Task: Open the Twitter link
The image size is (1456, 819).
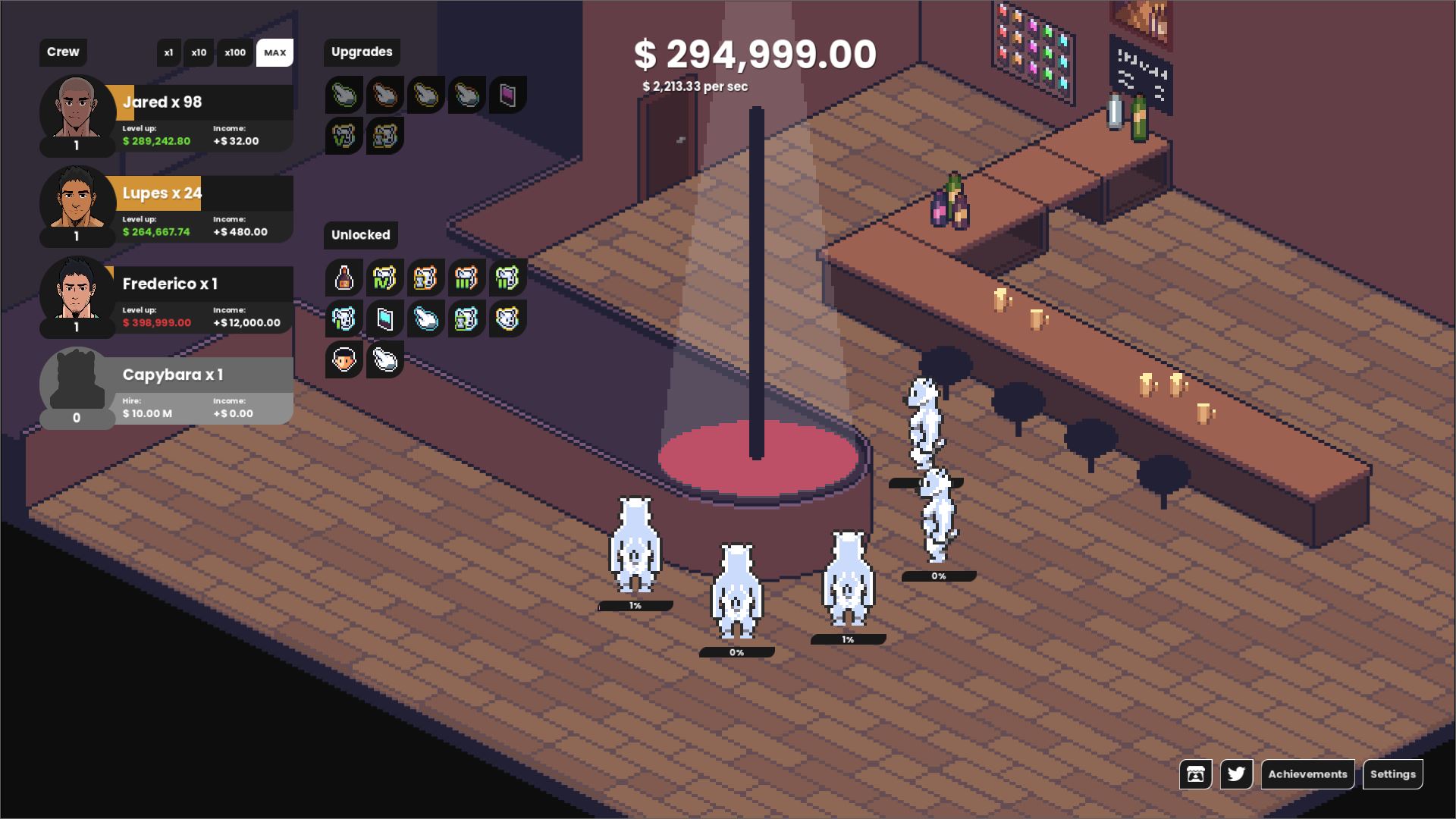Action: [1236, 774]
